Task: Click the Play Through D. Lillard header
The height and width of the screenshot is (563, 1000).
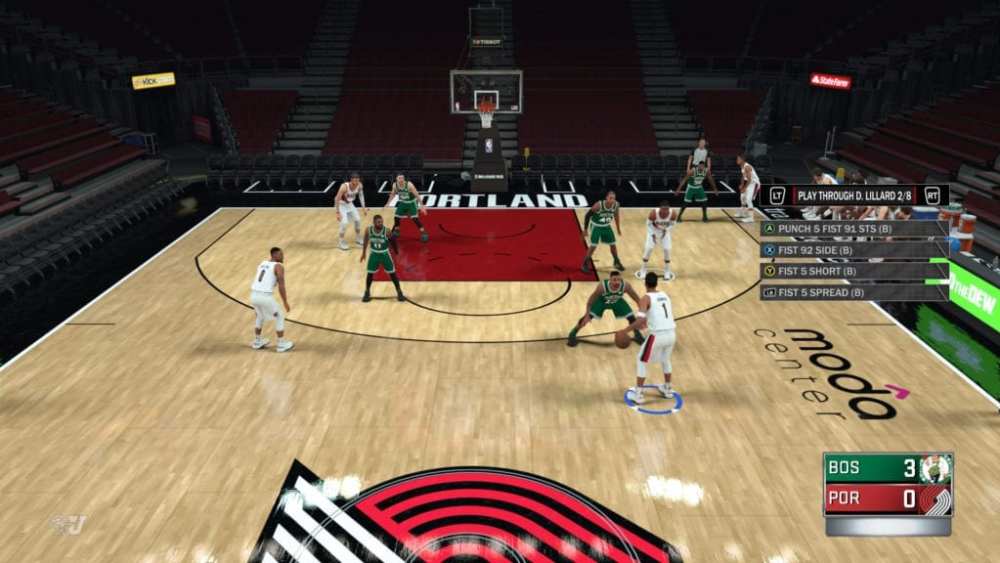Action: tap(854, 195)
